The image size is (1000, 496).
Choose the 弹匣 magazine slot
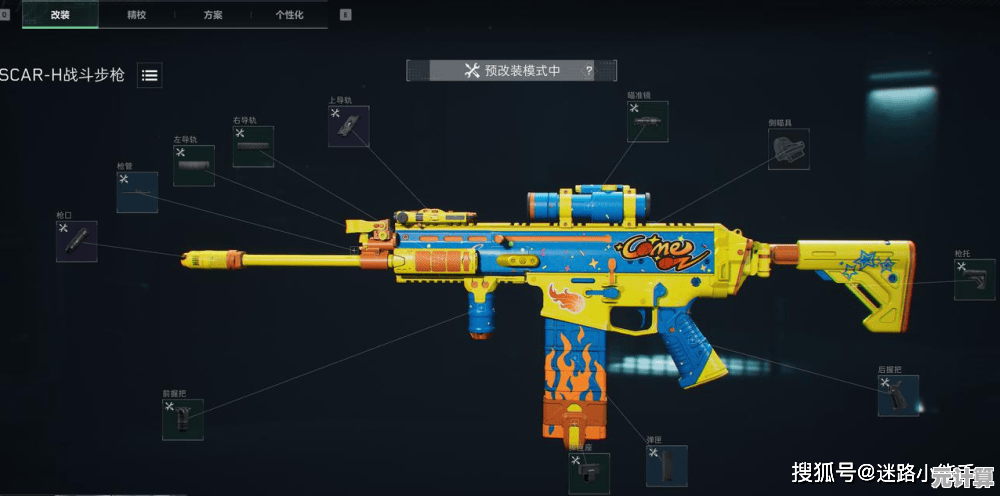pyautogui.click(x=666, y=466)
